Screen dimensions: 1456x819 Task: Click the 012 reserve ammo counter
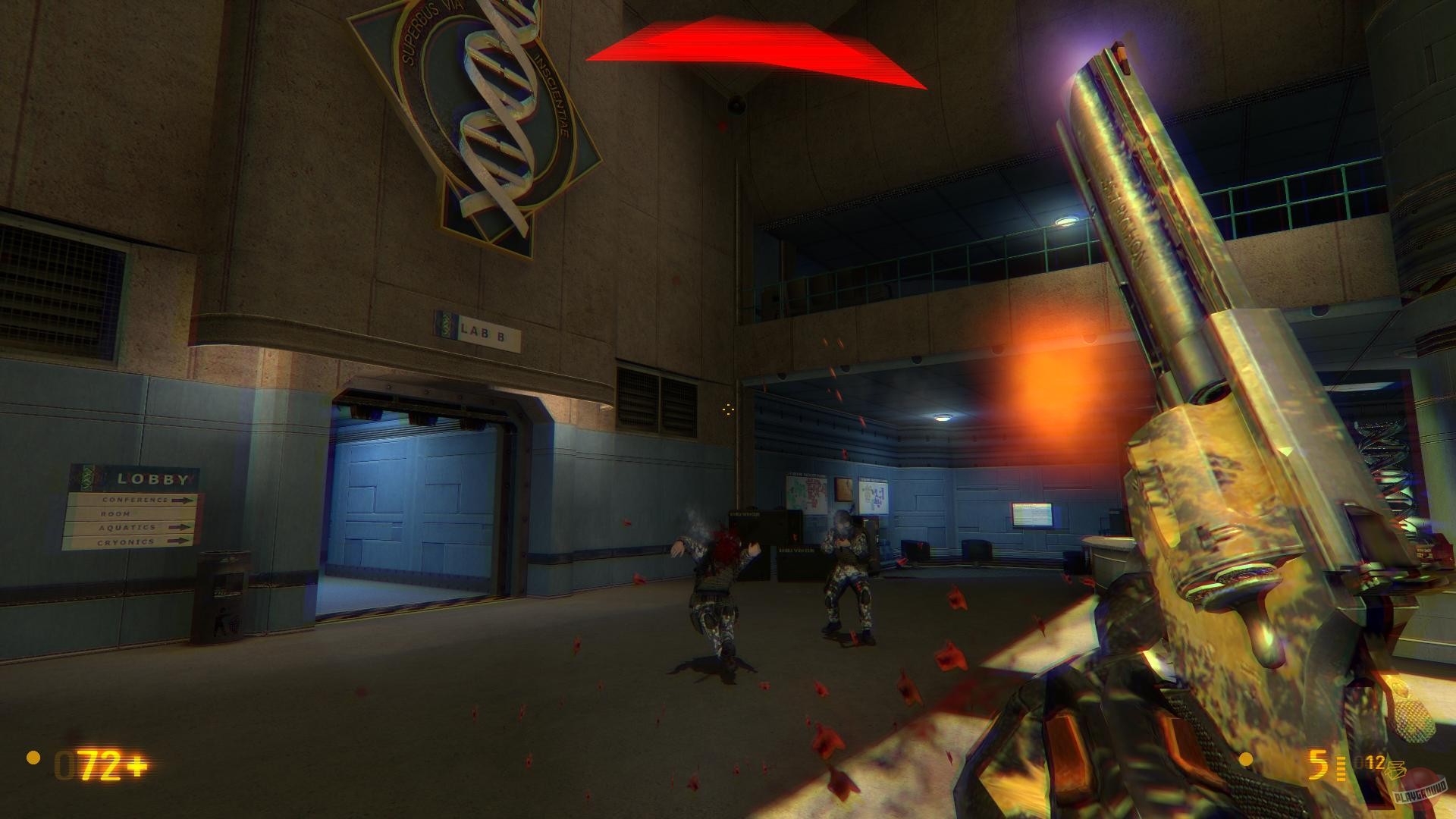1370,761
